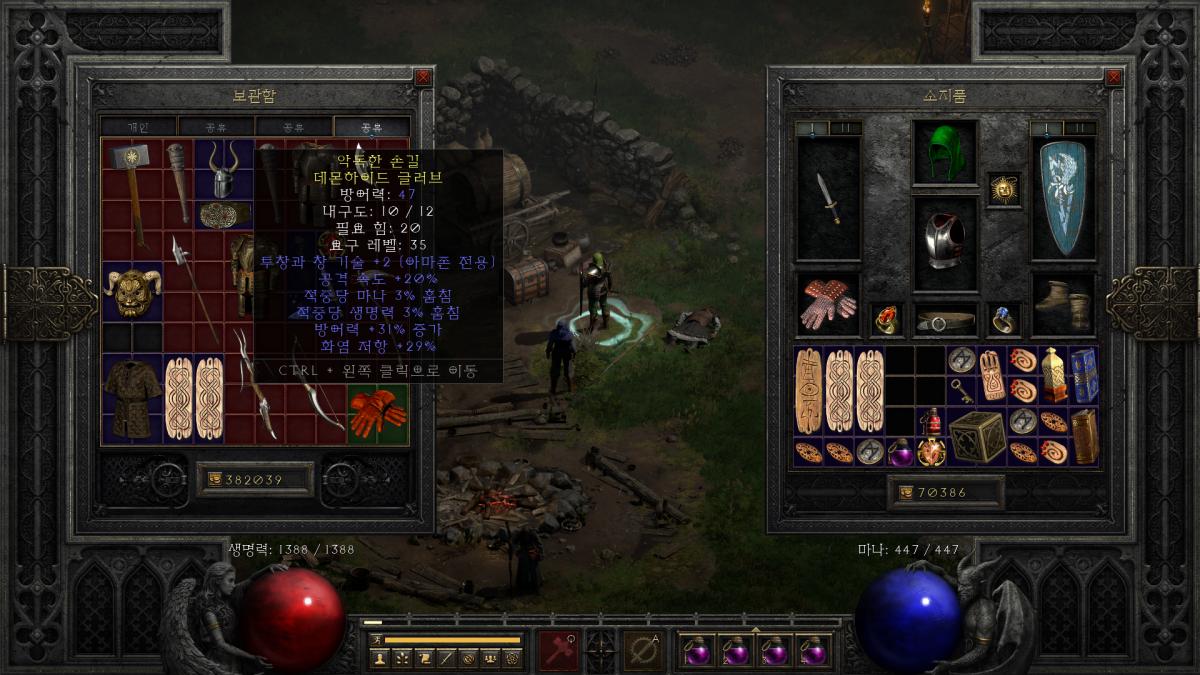This screenshot has height=675, width=1200.
Task: Pick up the horned helmet in stash
Action: [224, 170]
